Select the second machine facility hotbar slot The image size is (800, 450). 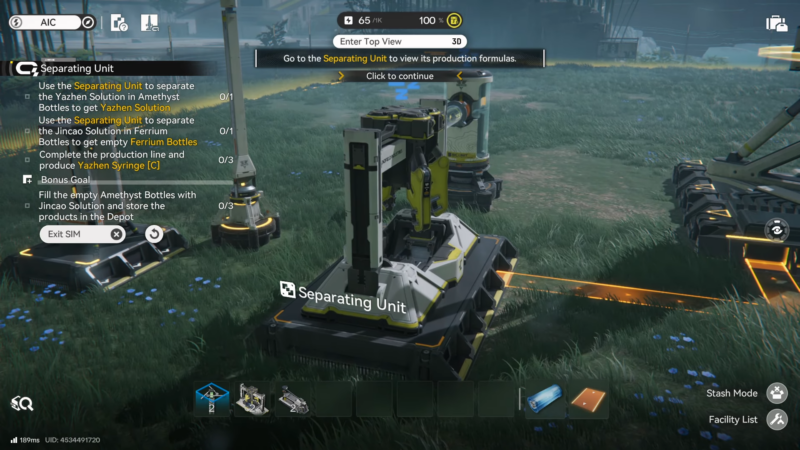tap(251, 399)
